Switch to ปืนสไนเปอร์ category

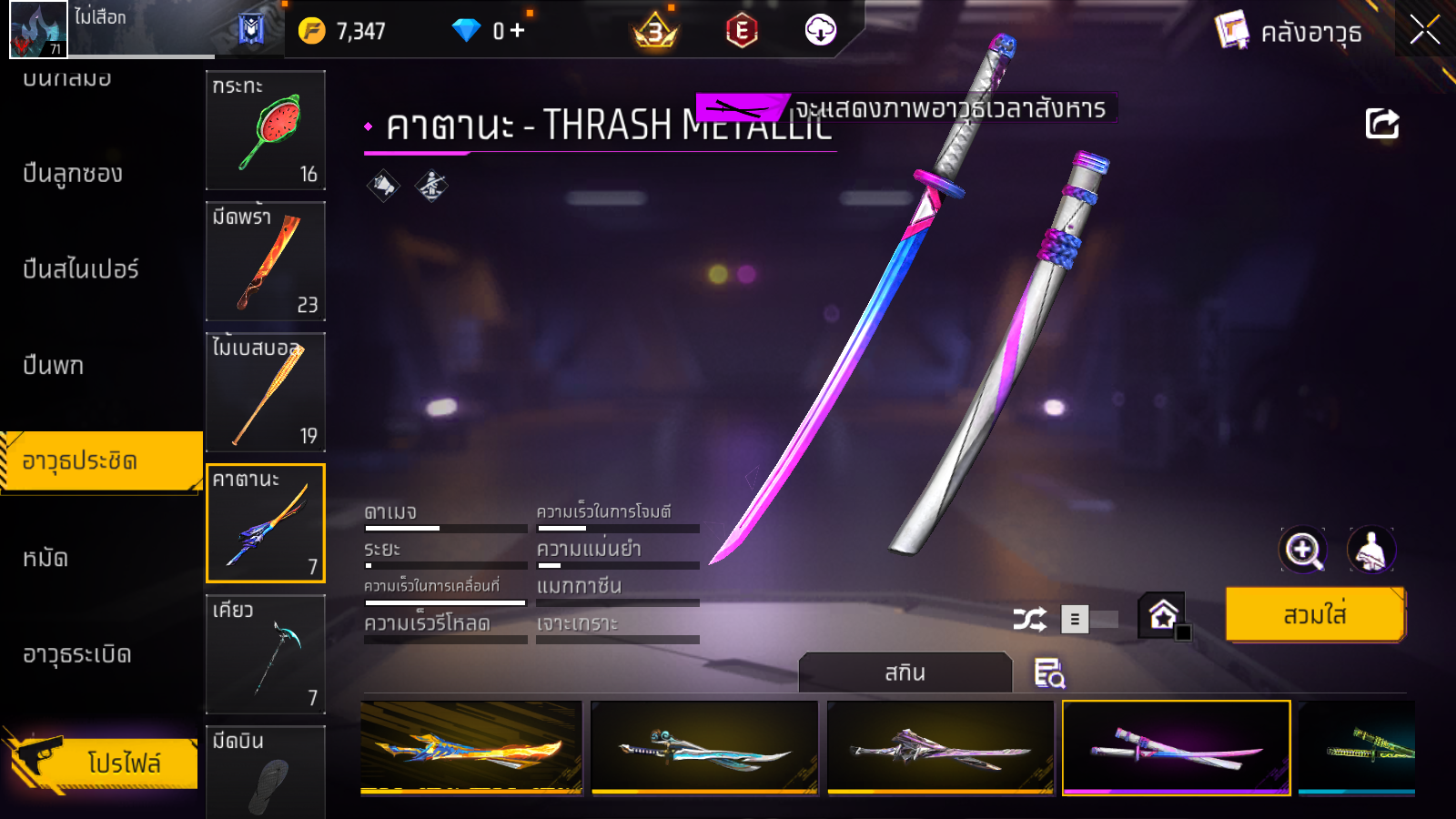(81, 269)
